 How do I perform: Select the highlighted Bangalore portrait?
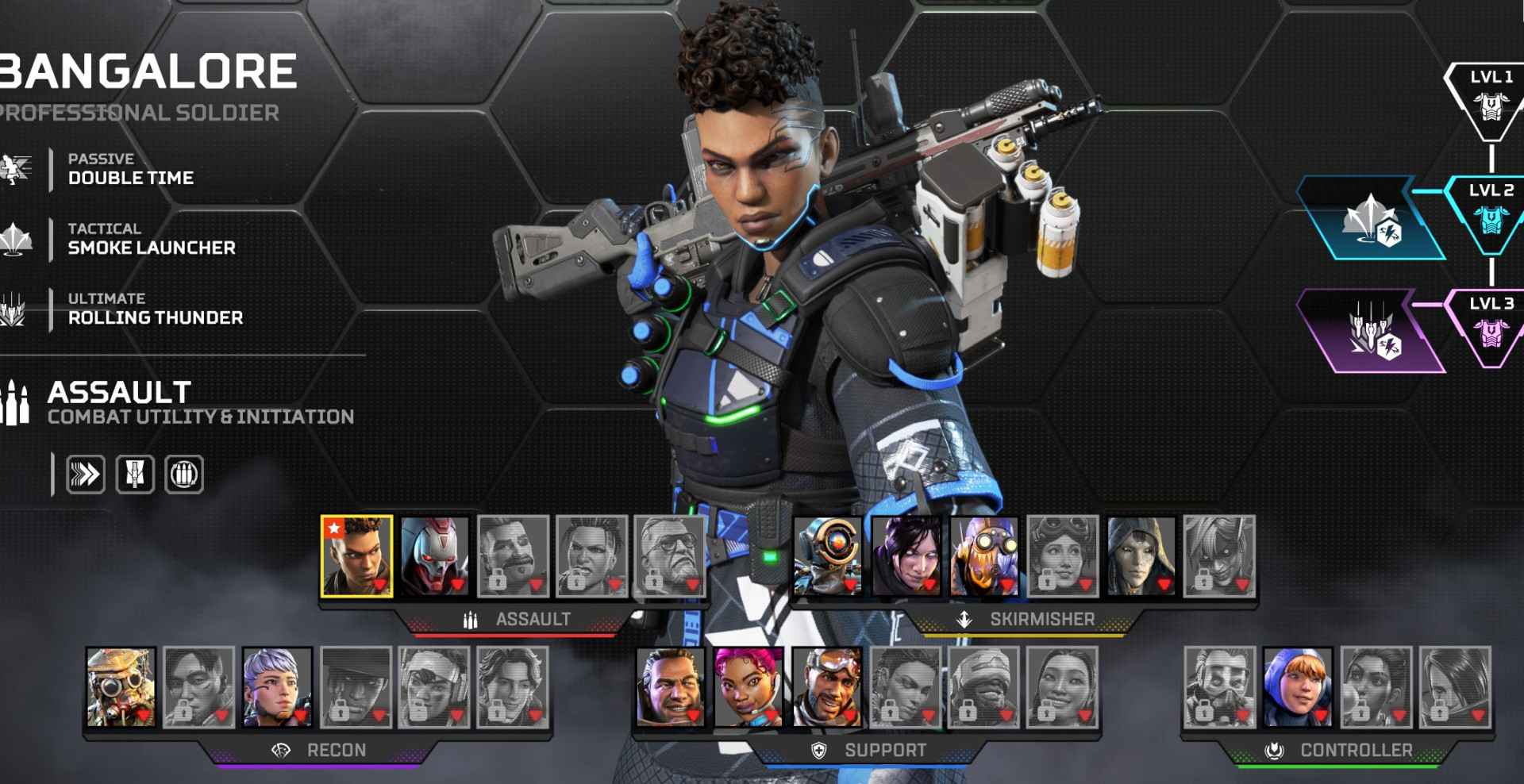coord(356,555)
